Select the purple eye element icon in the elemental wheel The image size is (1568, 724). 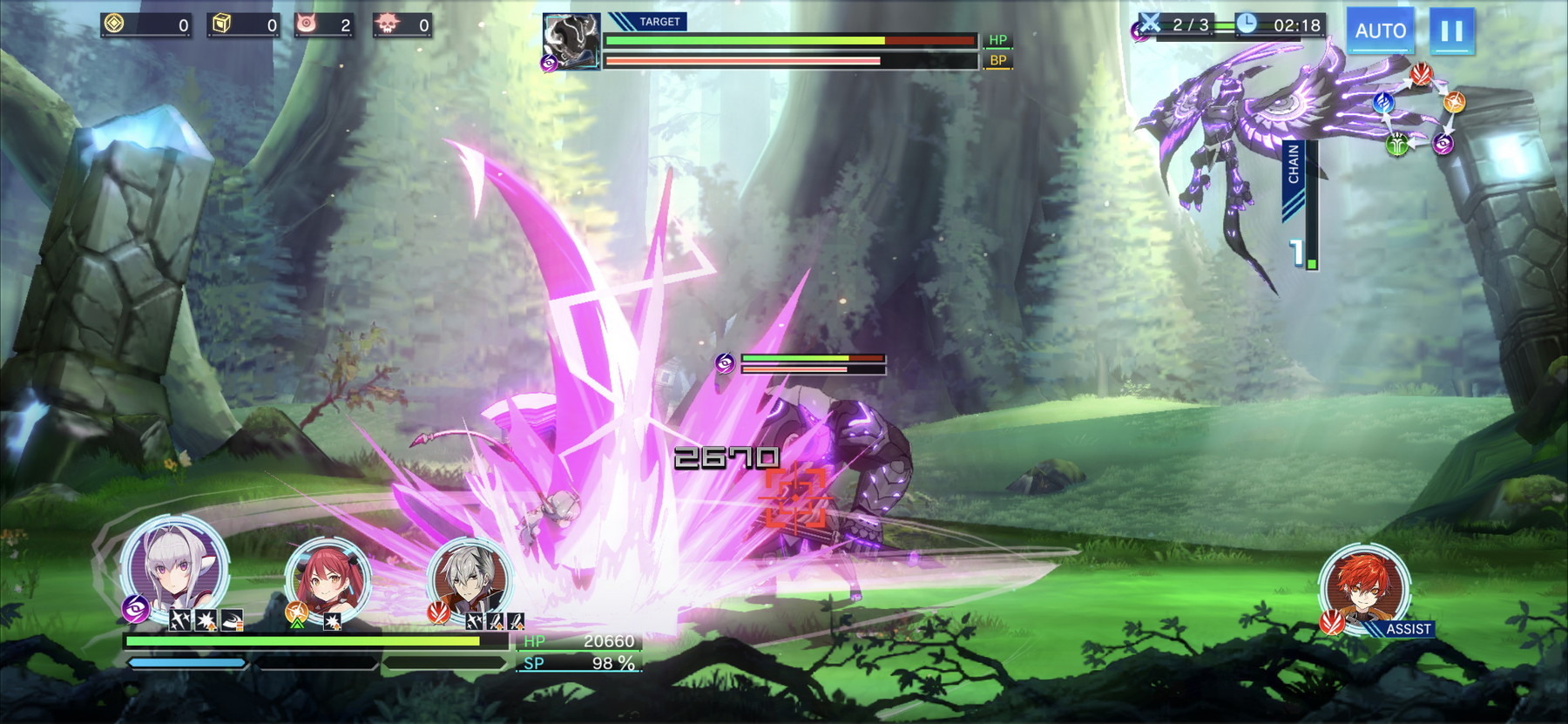1443,144
